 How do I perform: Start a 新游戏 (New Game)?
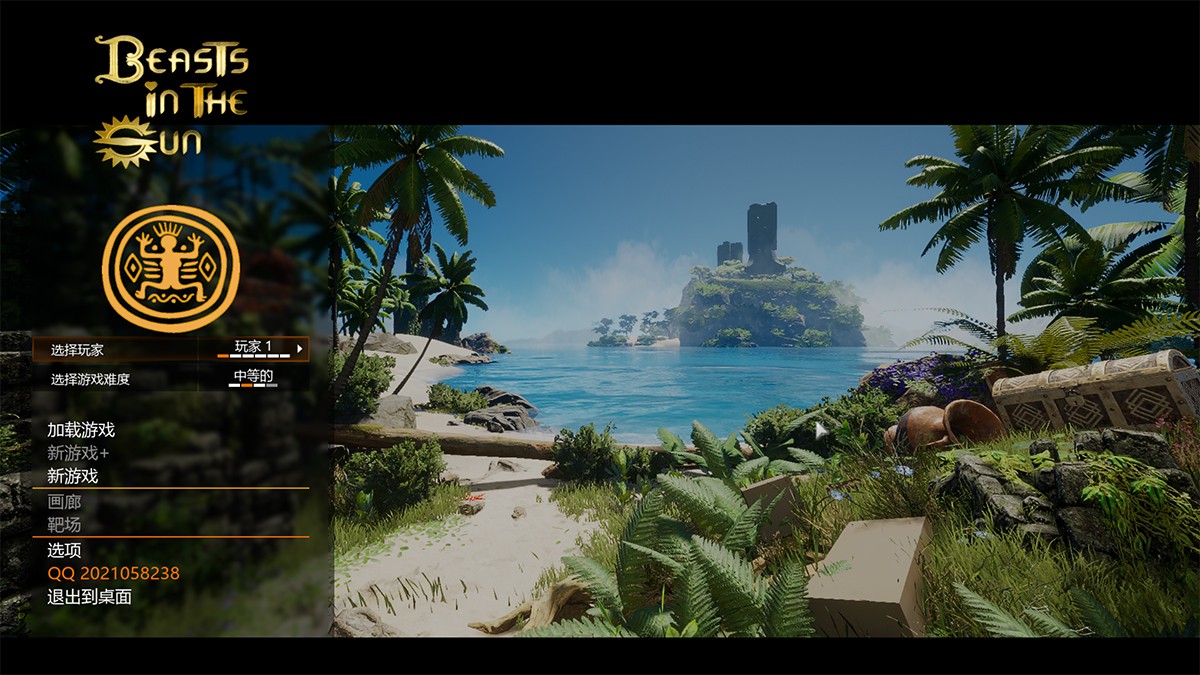coord(72,476)
